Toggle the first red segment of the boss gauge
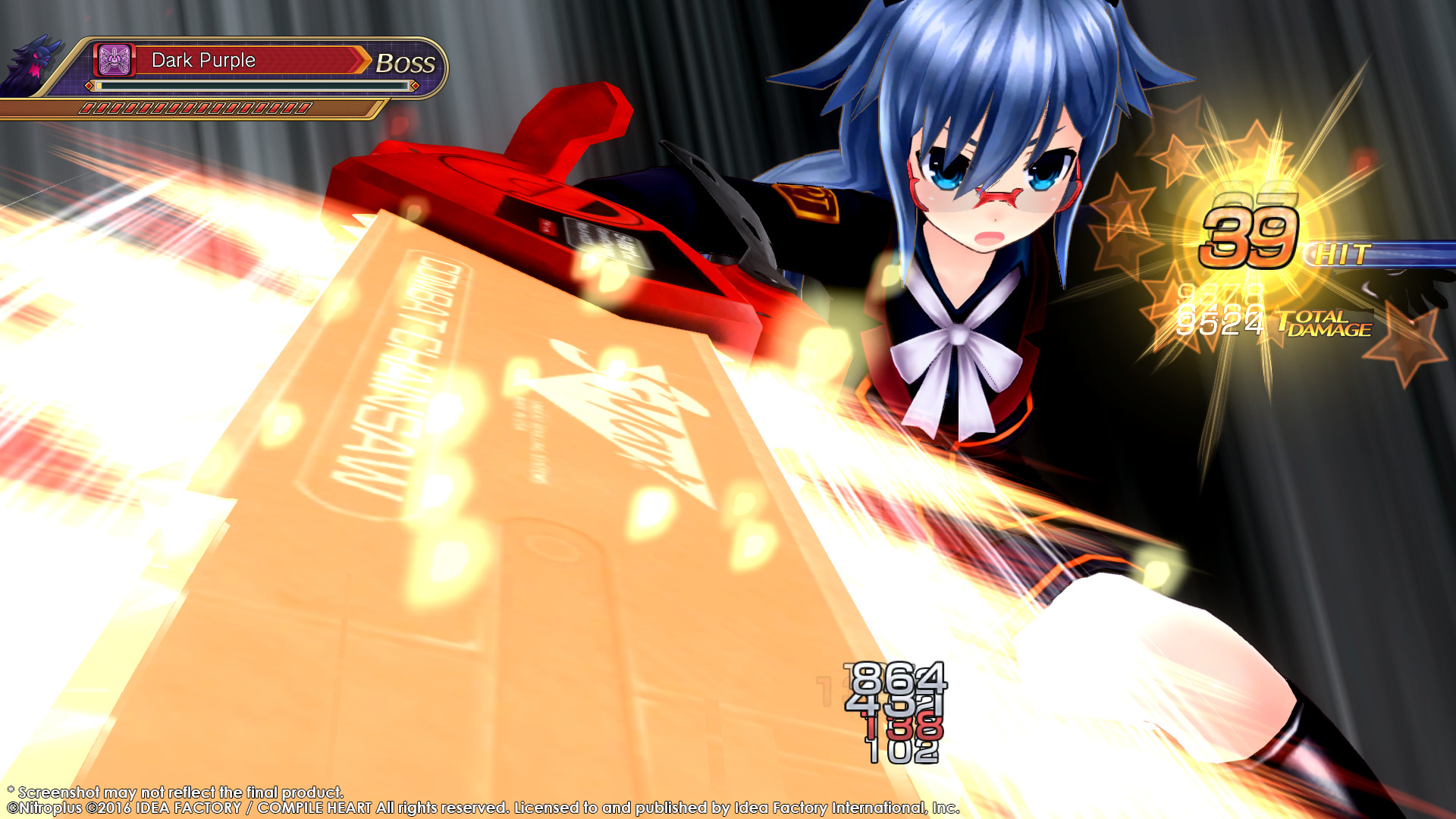The image size is (1456, 819). tap(87, 108)
